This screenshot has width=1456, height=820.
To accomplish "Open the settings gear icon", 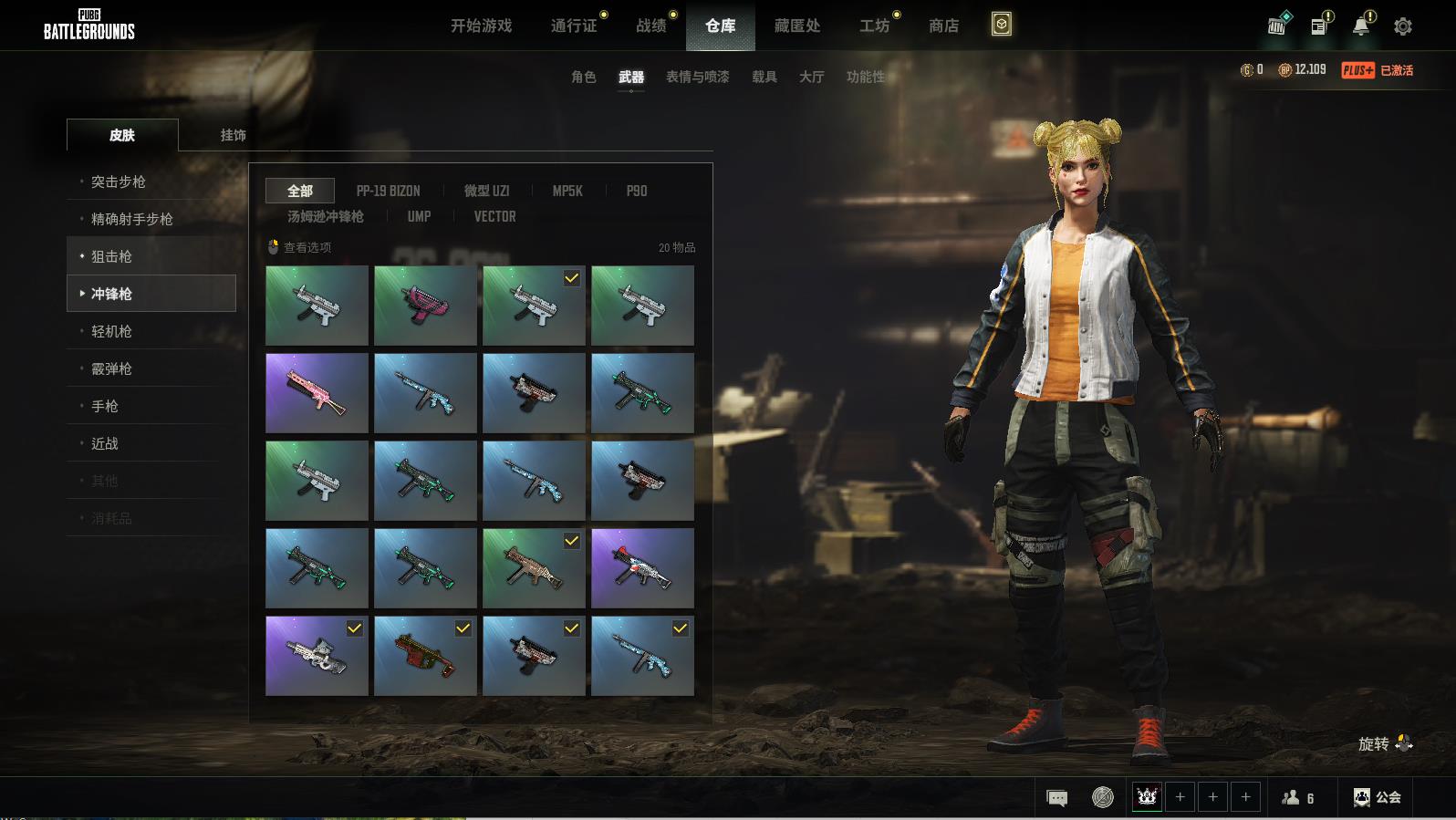I will pyautogui.click(x=1403, y=26).
